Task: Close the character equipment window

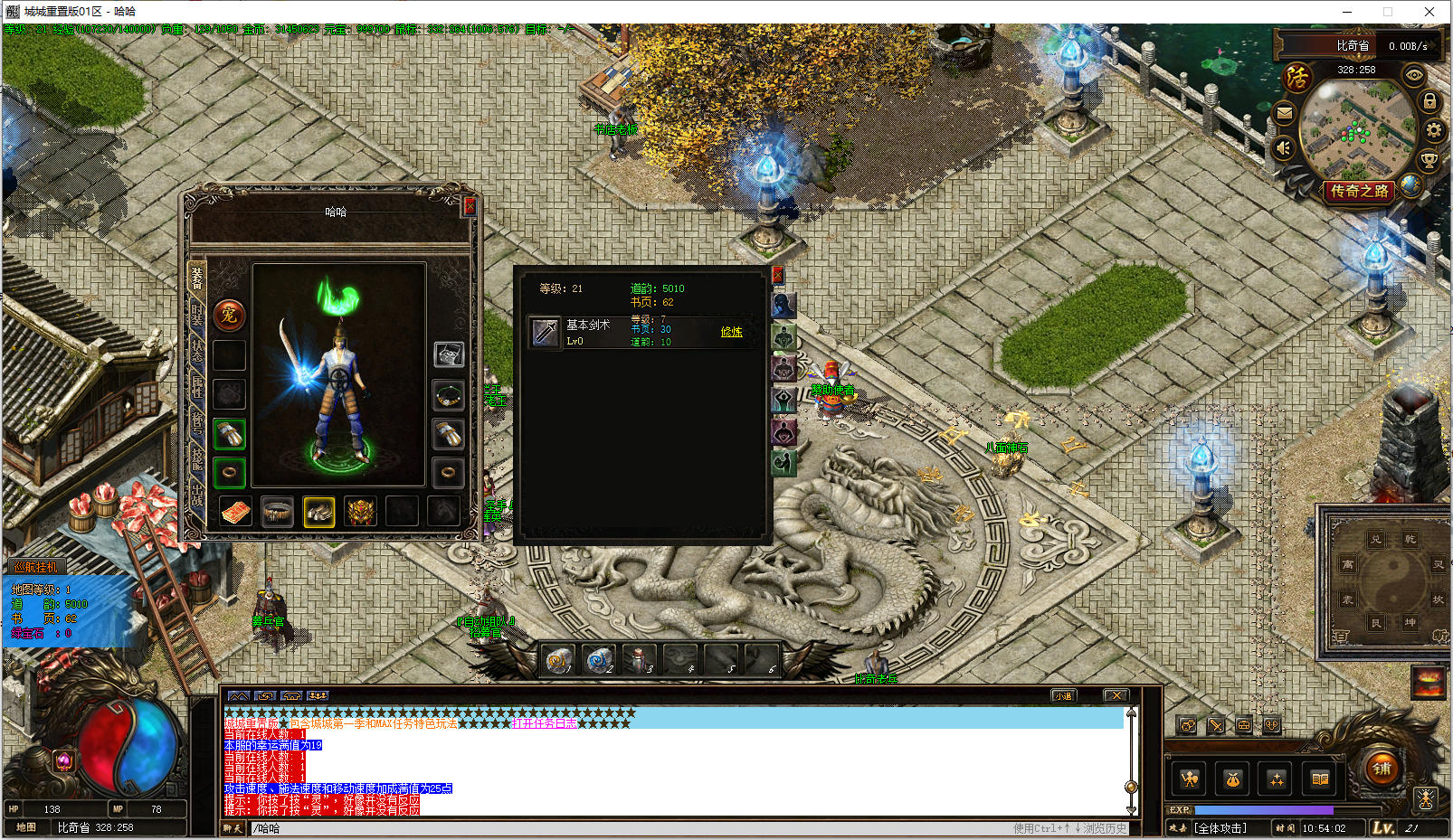Action: pyautogui.click(x=470, y=206)
